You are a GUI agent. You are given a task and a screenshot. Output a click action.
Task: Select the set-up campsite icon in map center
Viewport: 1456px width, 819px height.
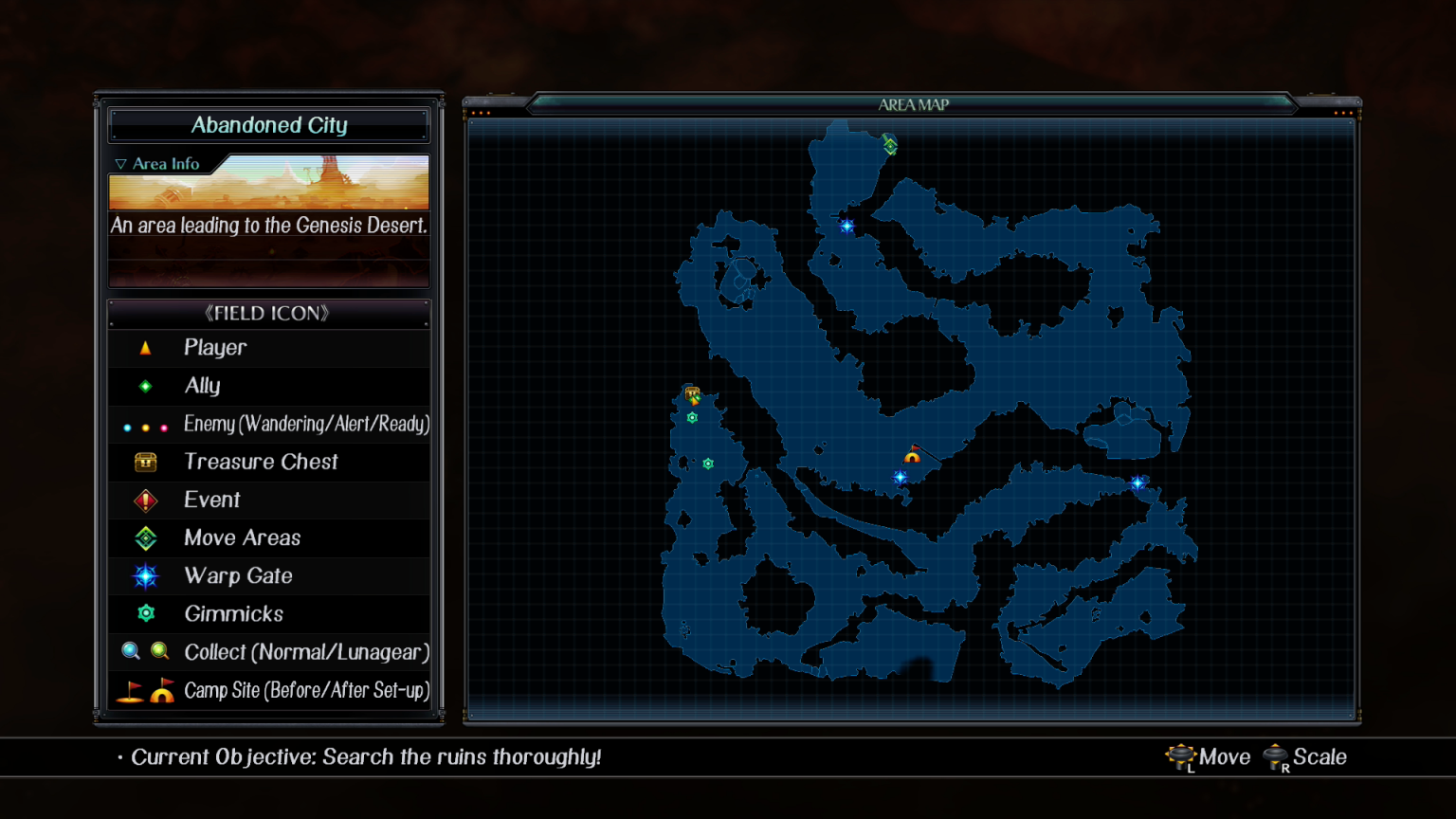[x=912, y=457]
